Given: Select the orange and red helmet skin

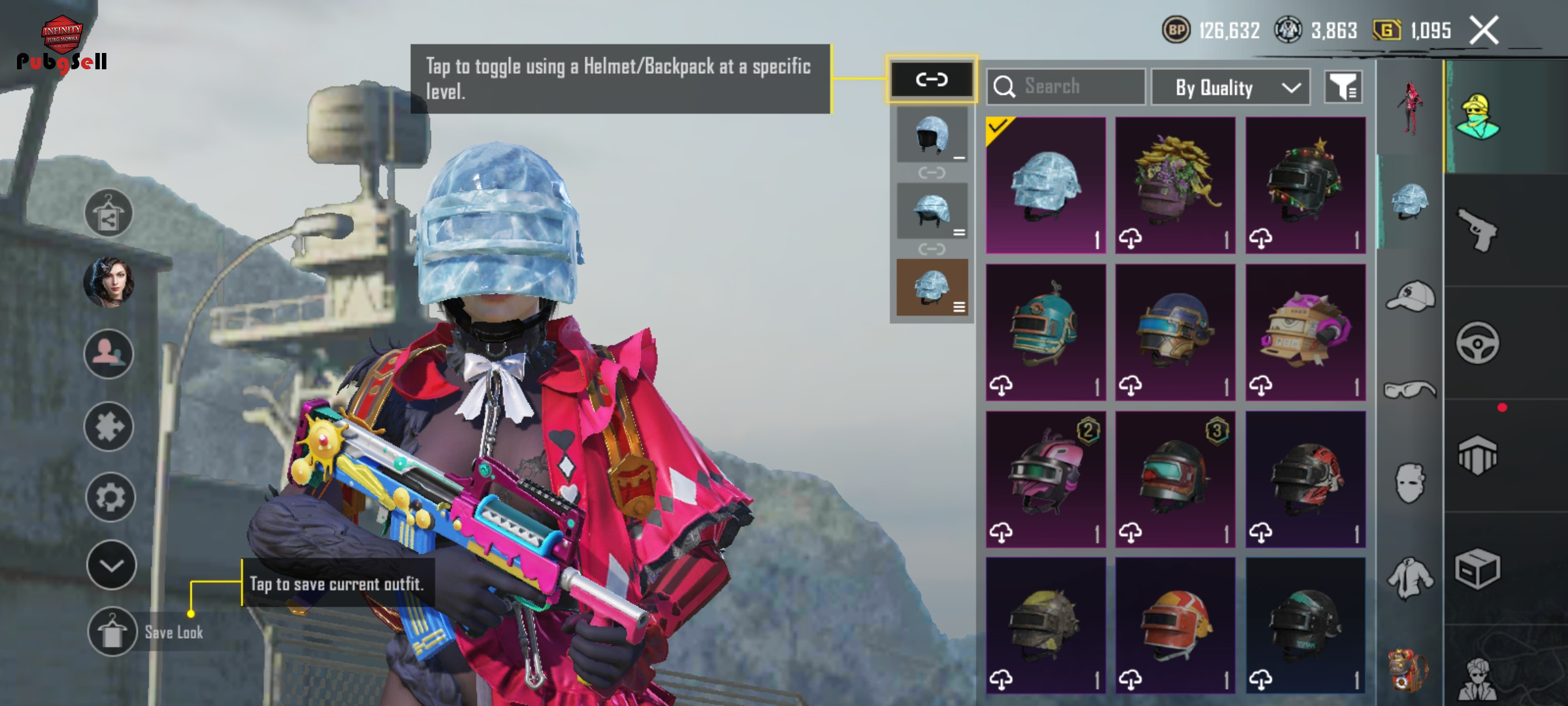Looking at the screenshot, I should tap(1175, 625).
